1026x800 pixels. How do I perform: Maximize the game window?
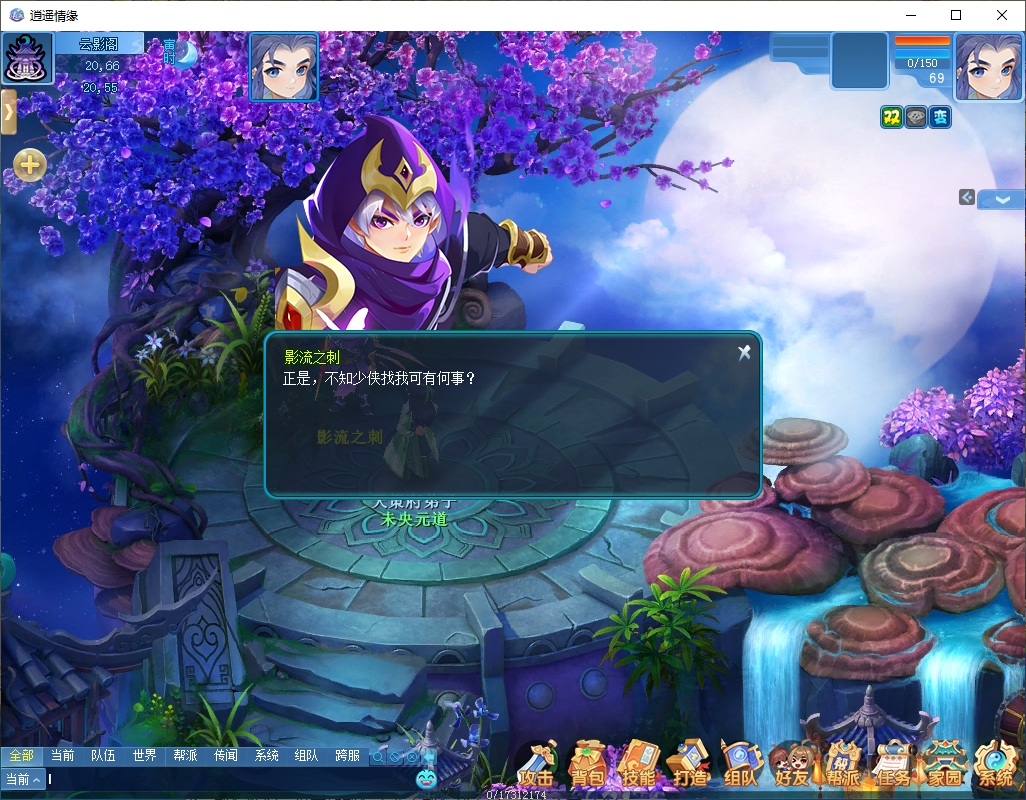pos(956,15)
